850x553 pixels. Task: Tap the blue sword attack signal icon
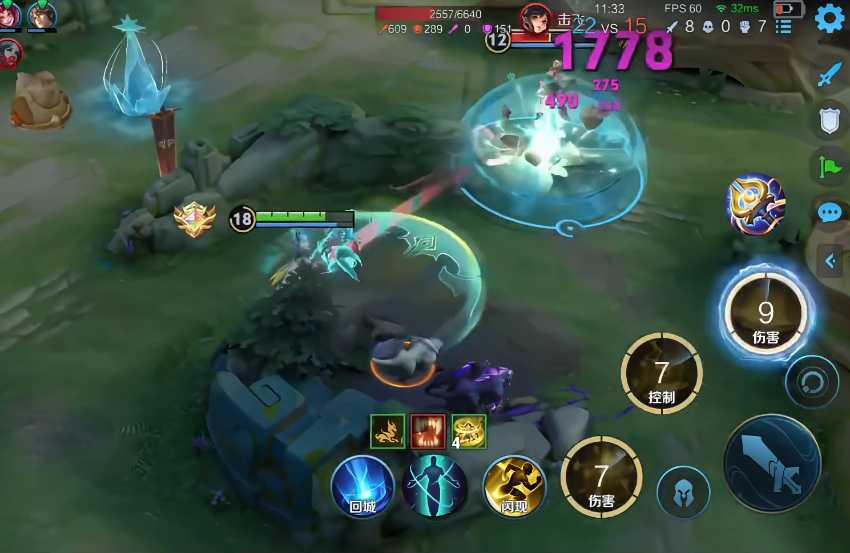pyautogui.click(x=830, y=74)
